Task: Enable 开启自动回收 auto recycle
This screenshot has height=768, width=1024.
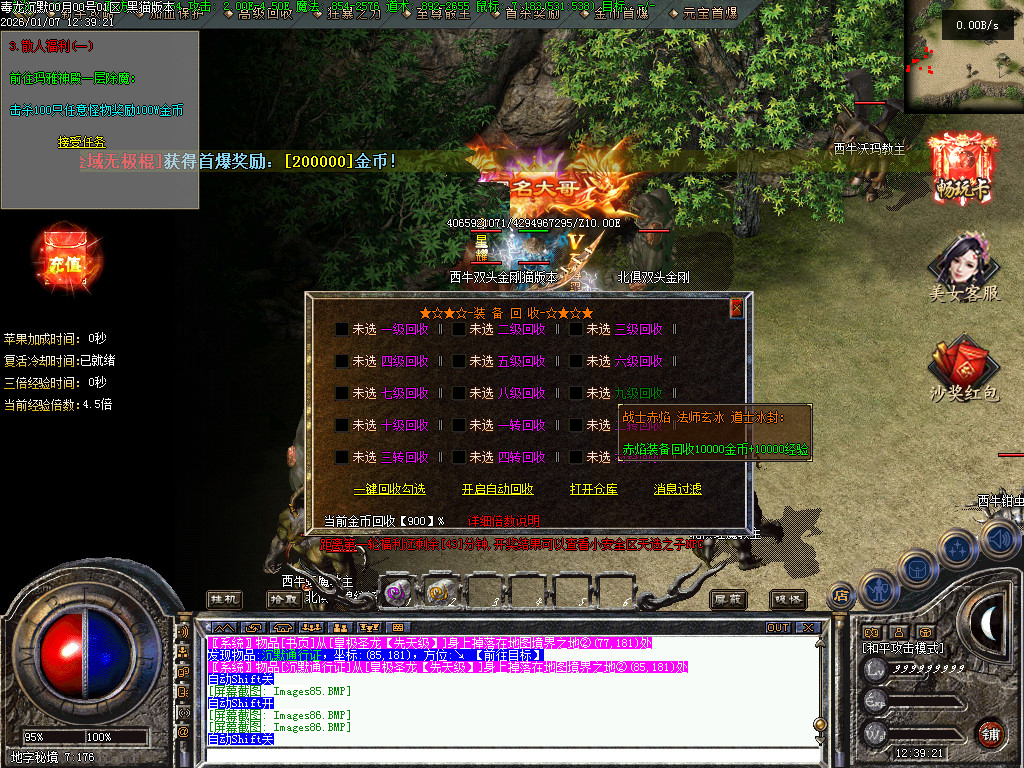Action: [497, 490]
